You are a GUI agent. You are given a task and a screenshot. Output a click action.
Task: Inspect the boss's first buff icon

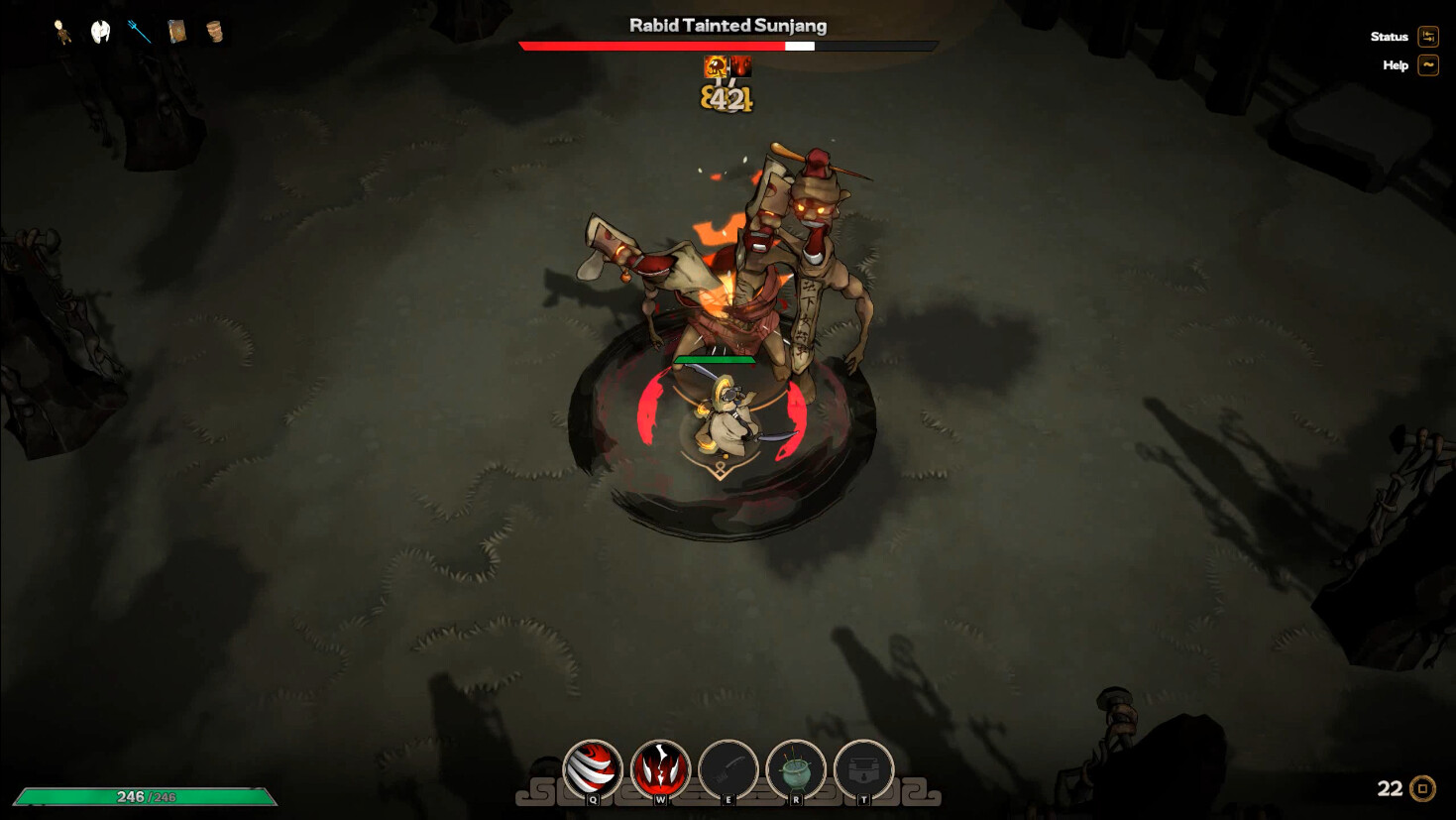[x=716, y=65]
